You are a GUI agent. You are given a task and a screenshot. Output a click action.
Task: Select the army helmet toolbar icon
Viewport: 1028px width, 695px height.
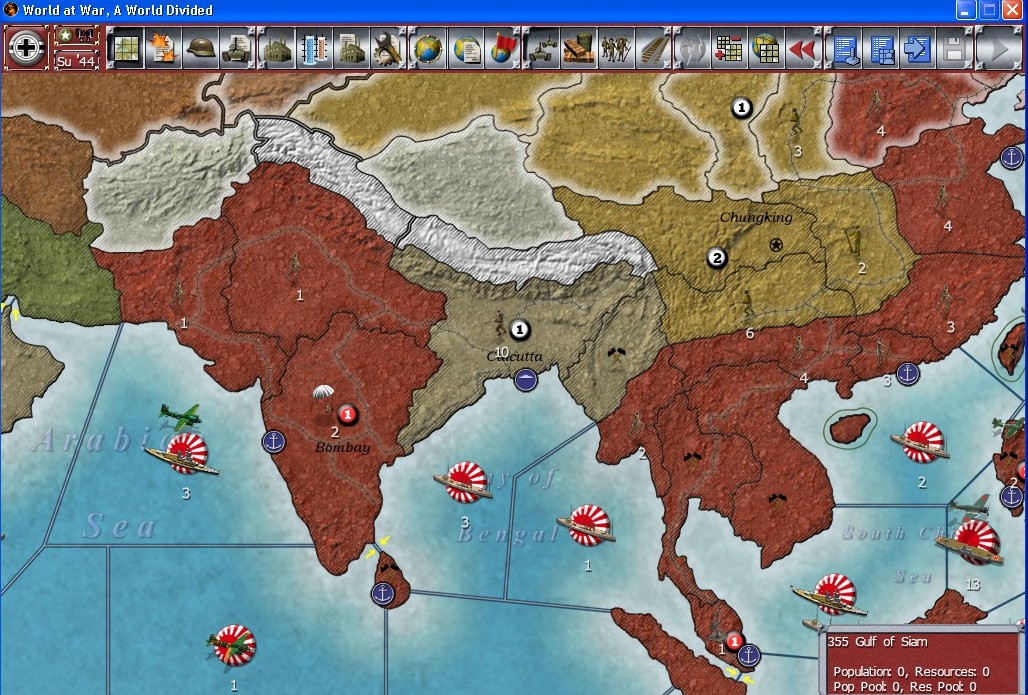(x=201, y=48)
